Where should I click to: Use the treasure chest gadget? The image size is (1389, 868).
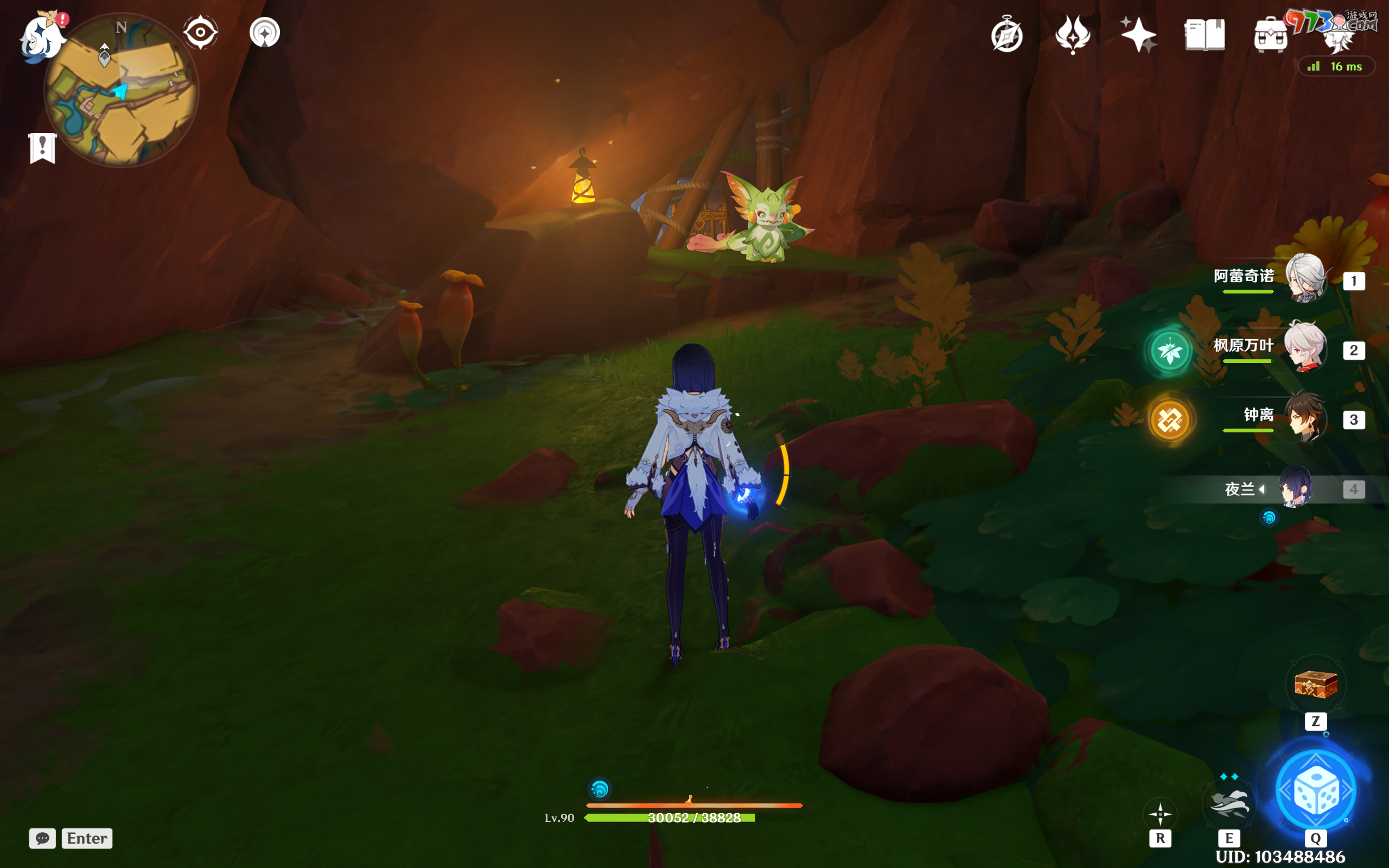1316,684
